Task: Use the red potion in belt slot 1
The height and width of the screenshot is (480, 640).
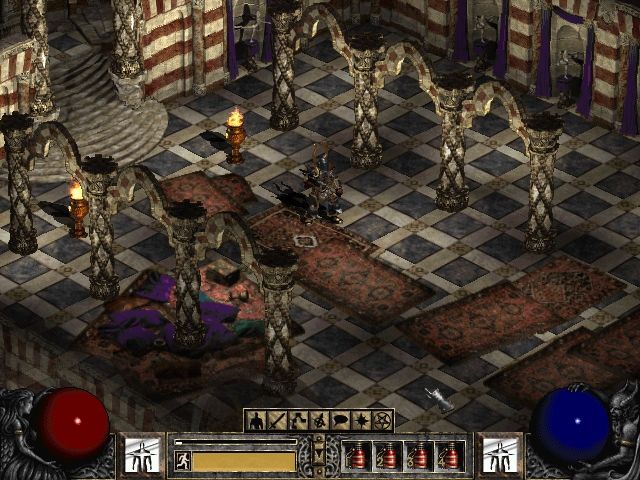Action: tap(358, 456)
